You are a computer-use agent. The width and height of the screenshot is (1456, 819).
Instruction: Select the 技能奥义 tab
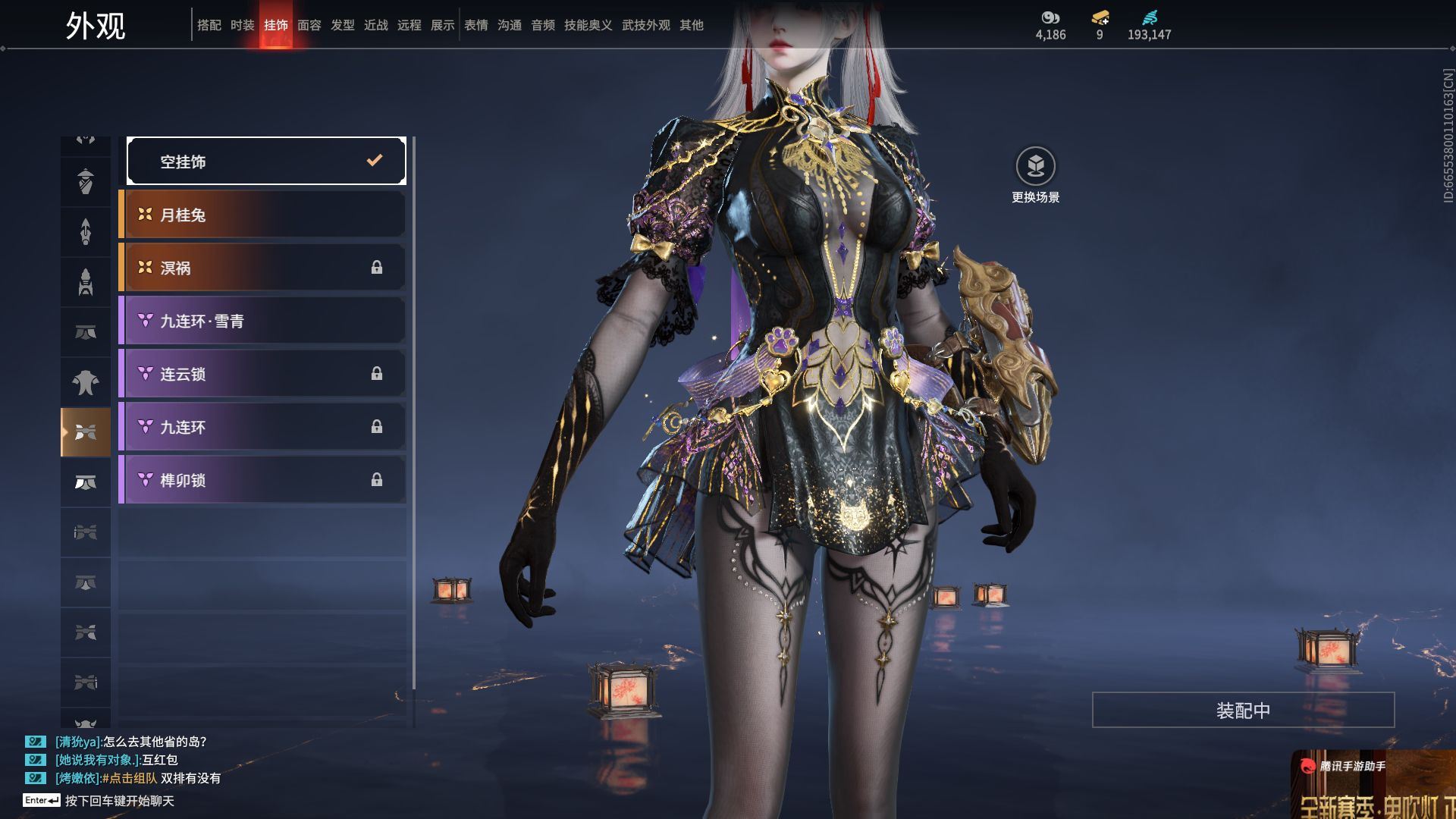[x=588, y=25]
